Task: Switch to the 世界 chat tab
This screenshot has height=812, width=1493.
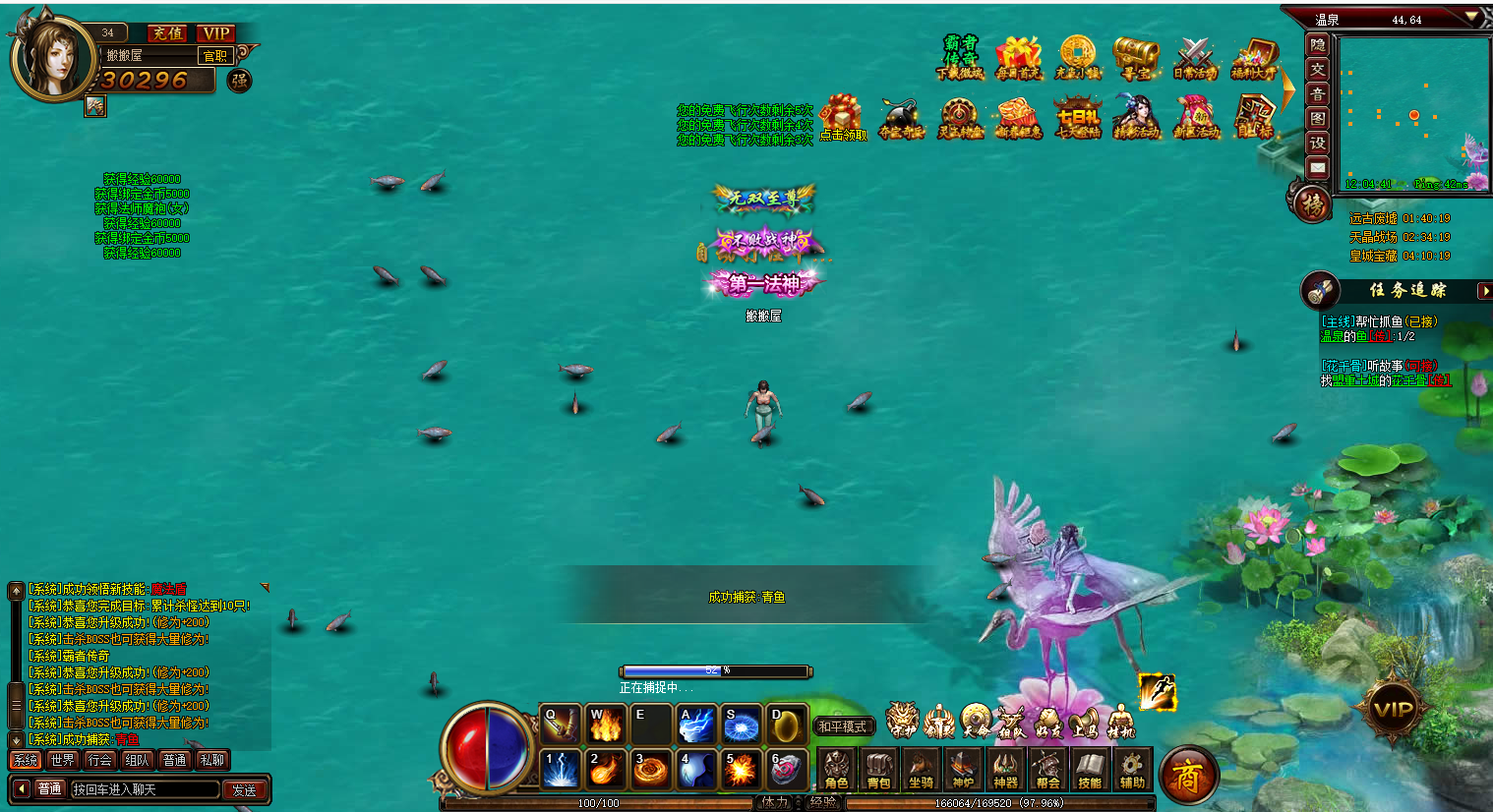Action: [62, 760]
